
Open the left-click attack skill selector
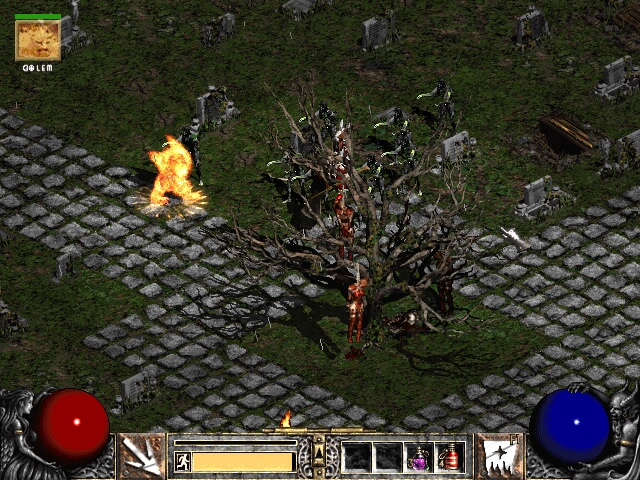[x=141, y=456]
